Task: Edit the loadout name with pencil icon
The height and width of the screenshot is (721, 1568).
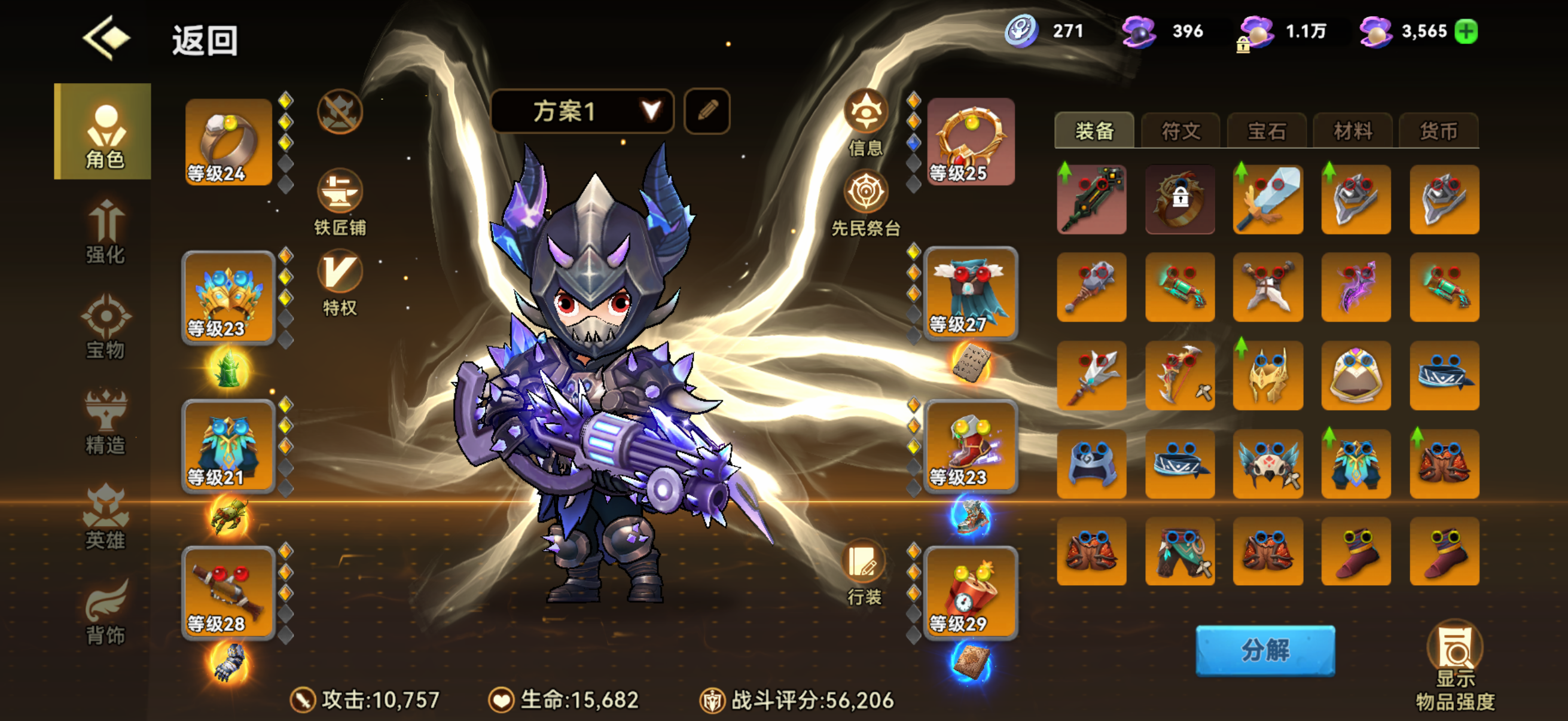Action: coord(706,111)
